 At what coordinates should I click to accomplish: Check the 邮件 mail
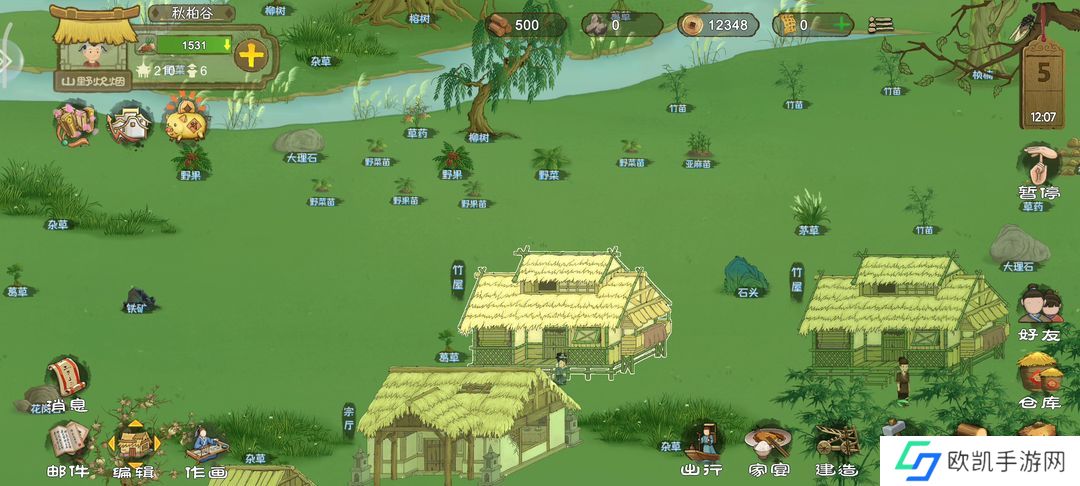[67, 449]
